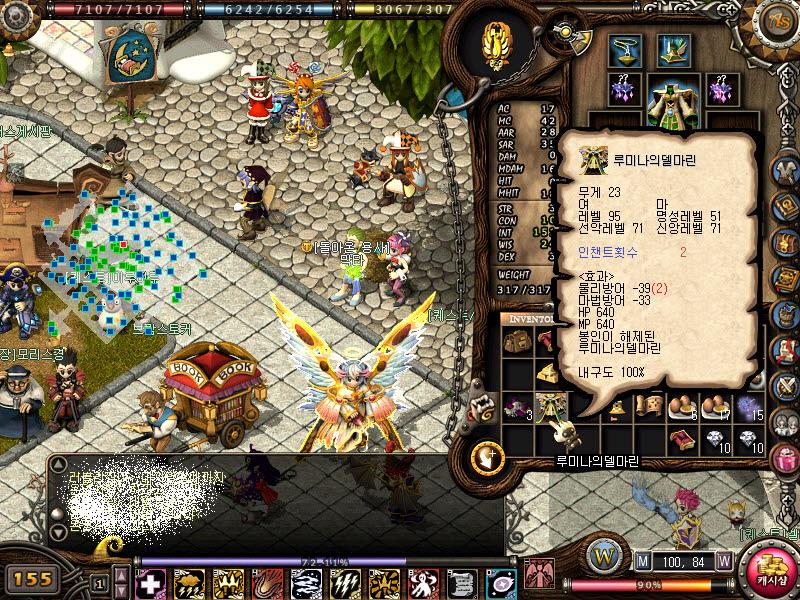Select the Lumina robe inventory item
Image resolution: width=800 pixels, height=600 pixels.
[x=551, y=406]
